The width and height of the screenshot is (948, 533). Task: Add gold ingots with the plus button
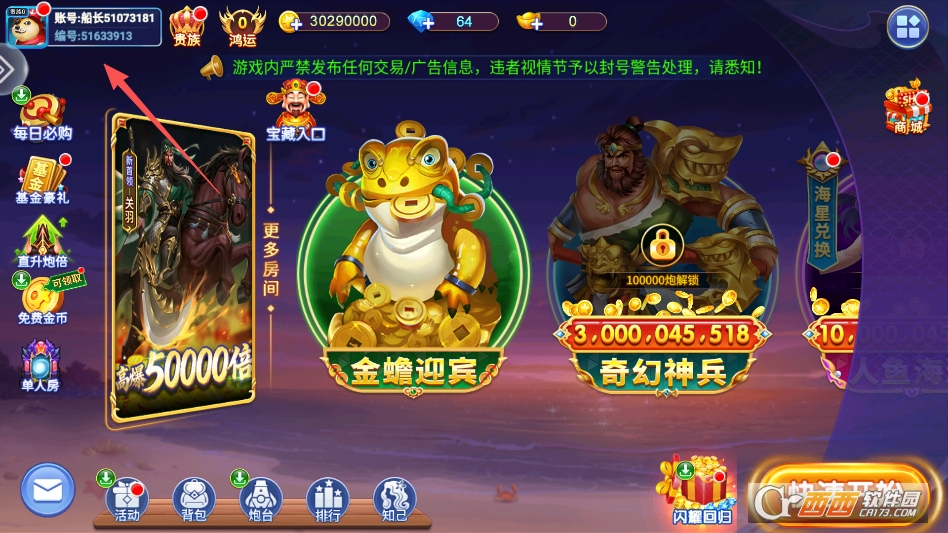[530, 22]
